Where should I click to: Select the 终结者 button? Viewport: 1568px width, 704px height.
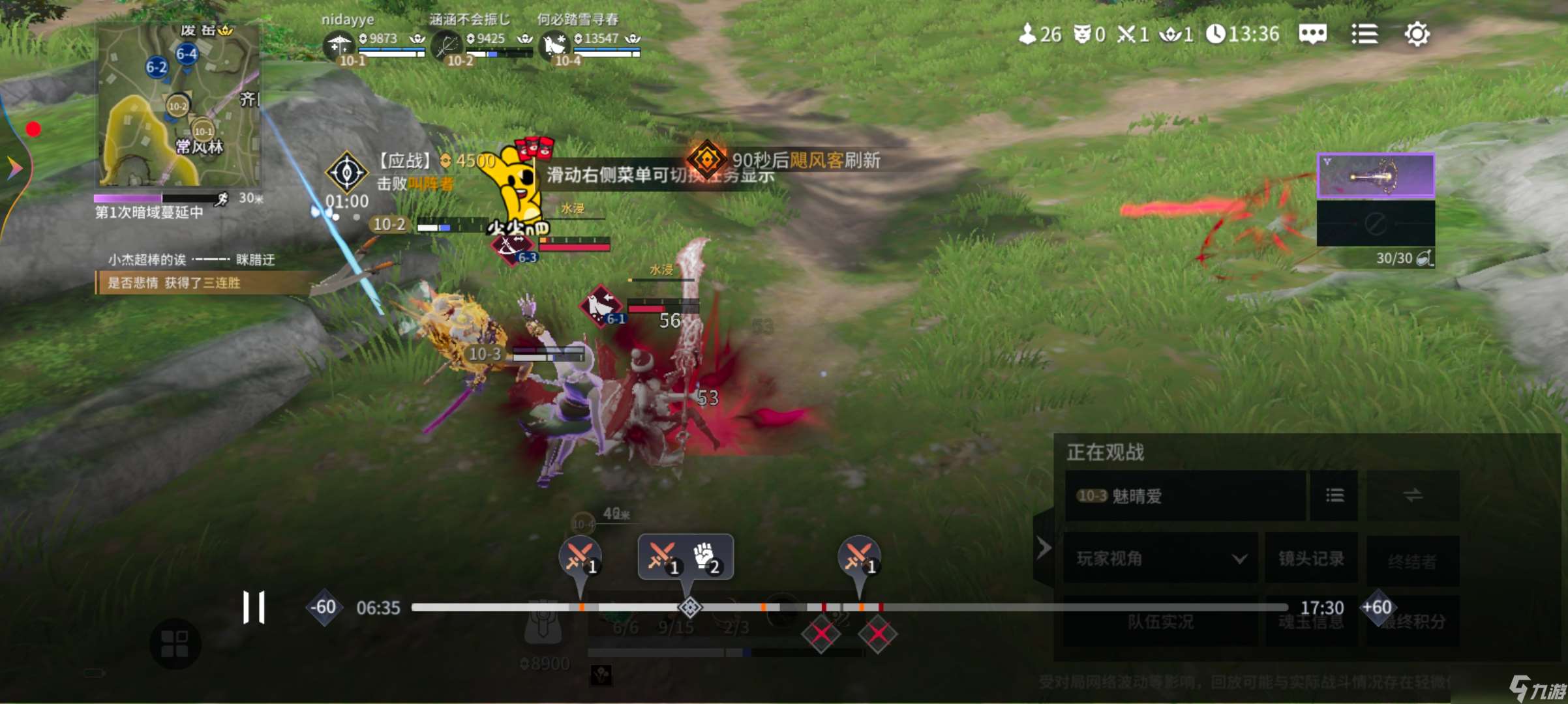(1412, 561)
